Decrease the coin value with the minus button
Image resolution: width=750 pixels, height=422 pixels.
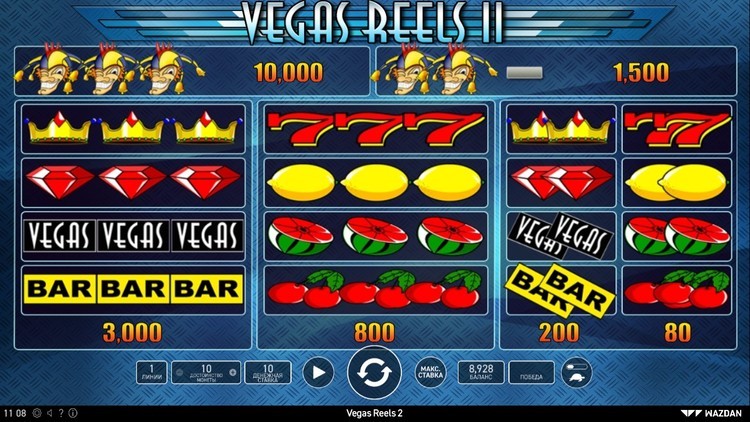[179, 373]
